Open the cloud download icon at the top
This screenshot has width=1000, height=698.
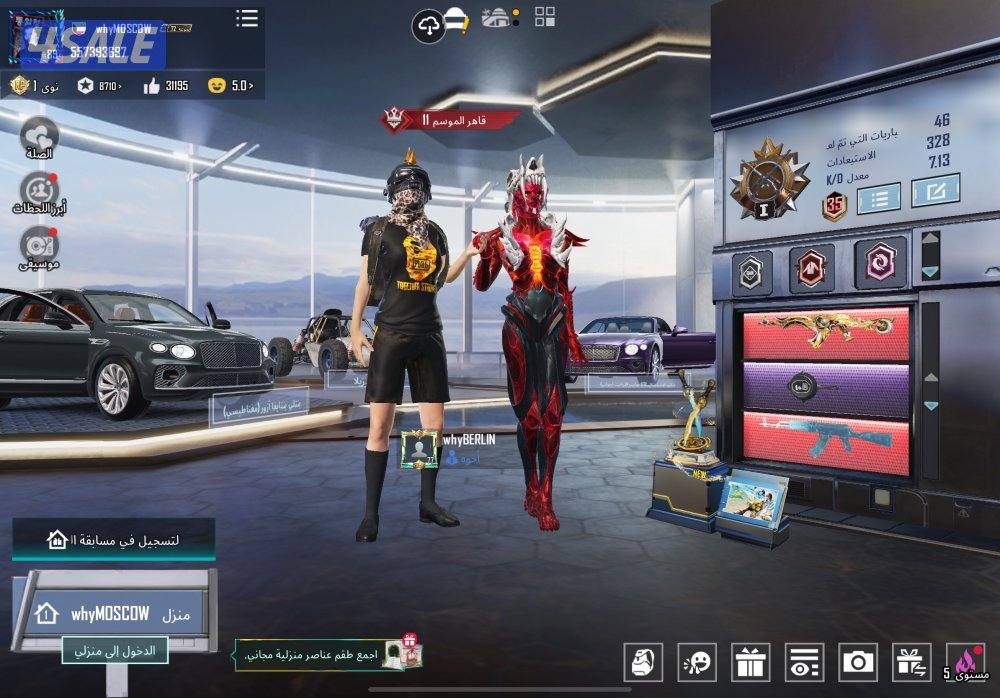click(428, 25)
